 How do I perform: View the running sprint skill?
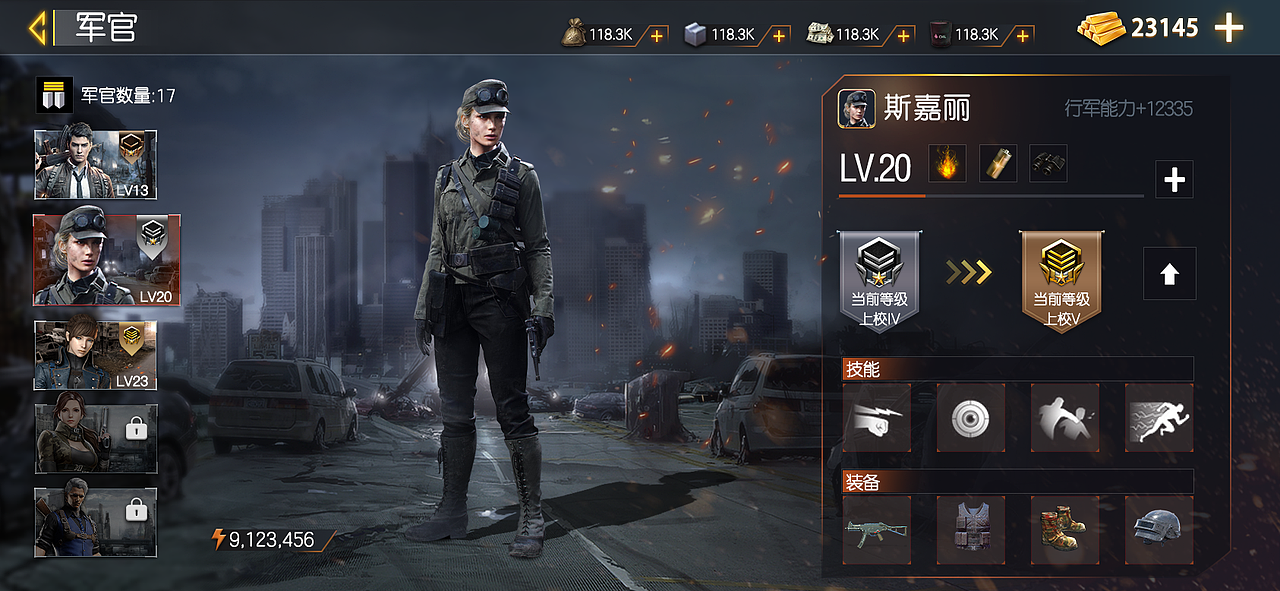coord(1159,418)
